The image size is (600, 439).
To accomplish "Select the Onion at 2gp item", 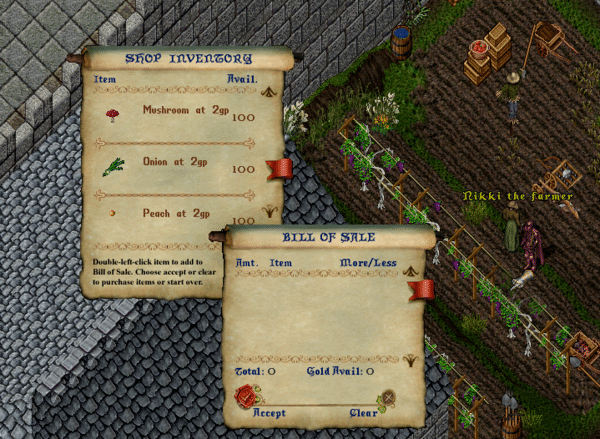I will [x=175, y=161].
